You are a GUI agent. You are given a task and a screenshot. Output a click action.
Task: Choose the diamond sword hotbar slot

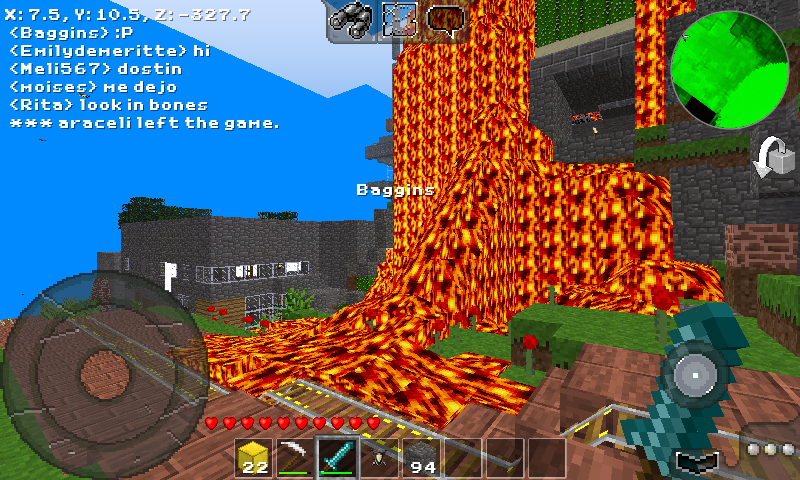337,458
